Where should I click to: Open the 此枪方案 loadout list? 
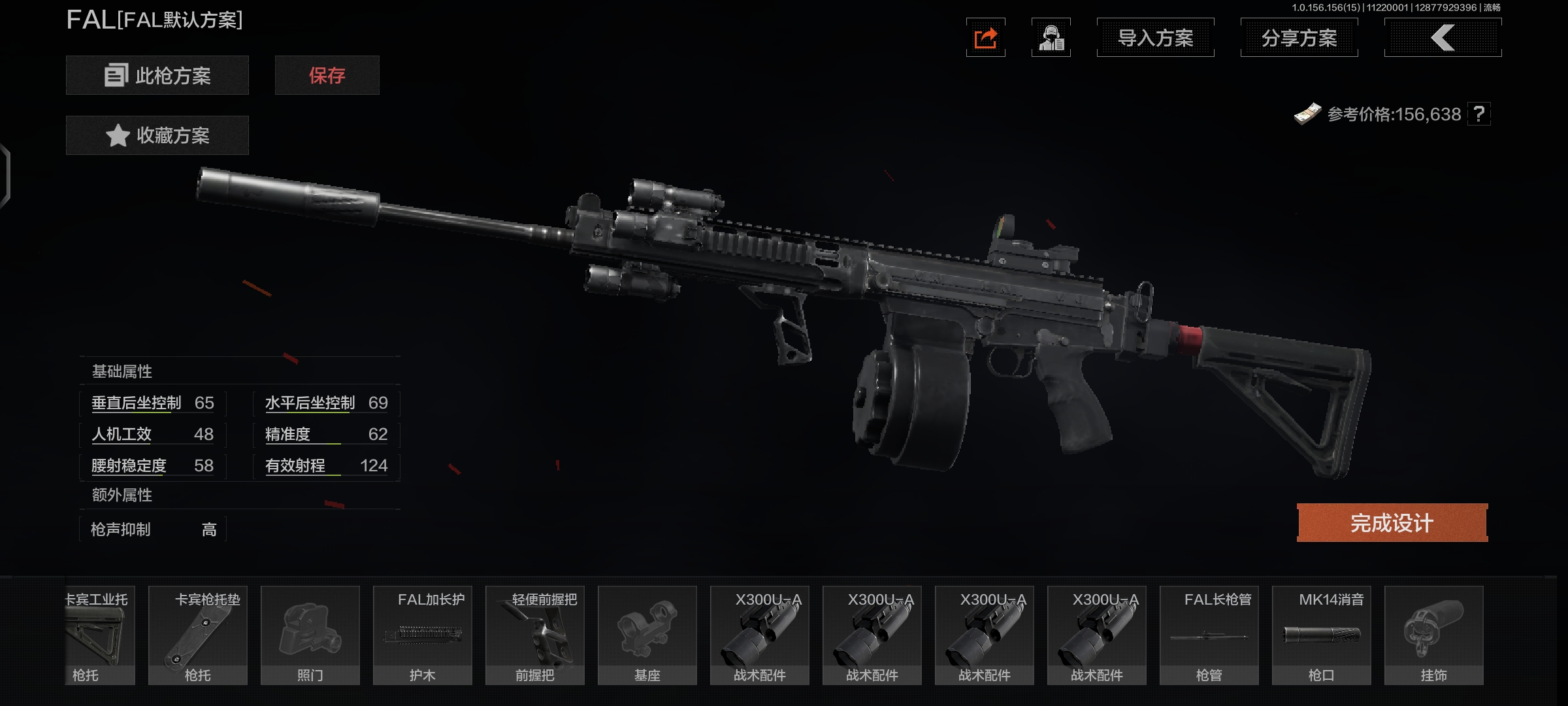pos(157,75)
